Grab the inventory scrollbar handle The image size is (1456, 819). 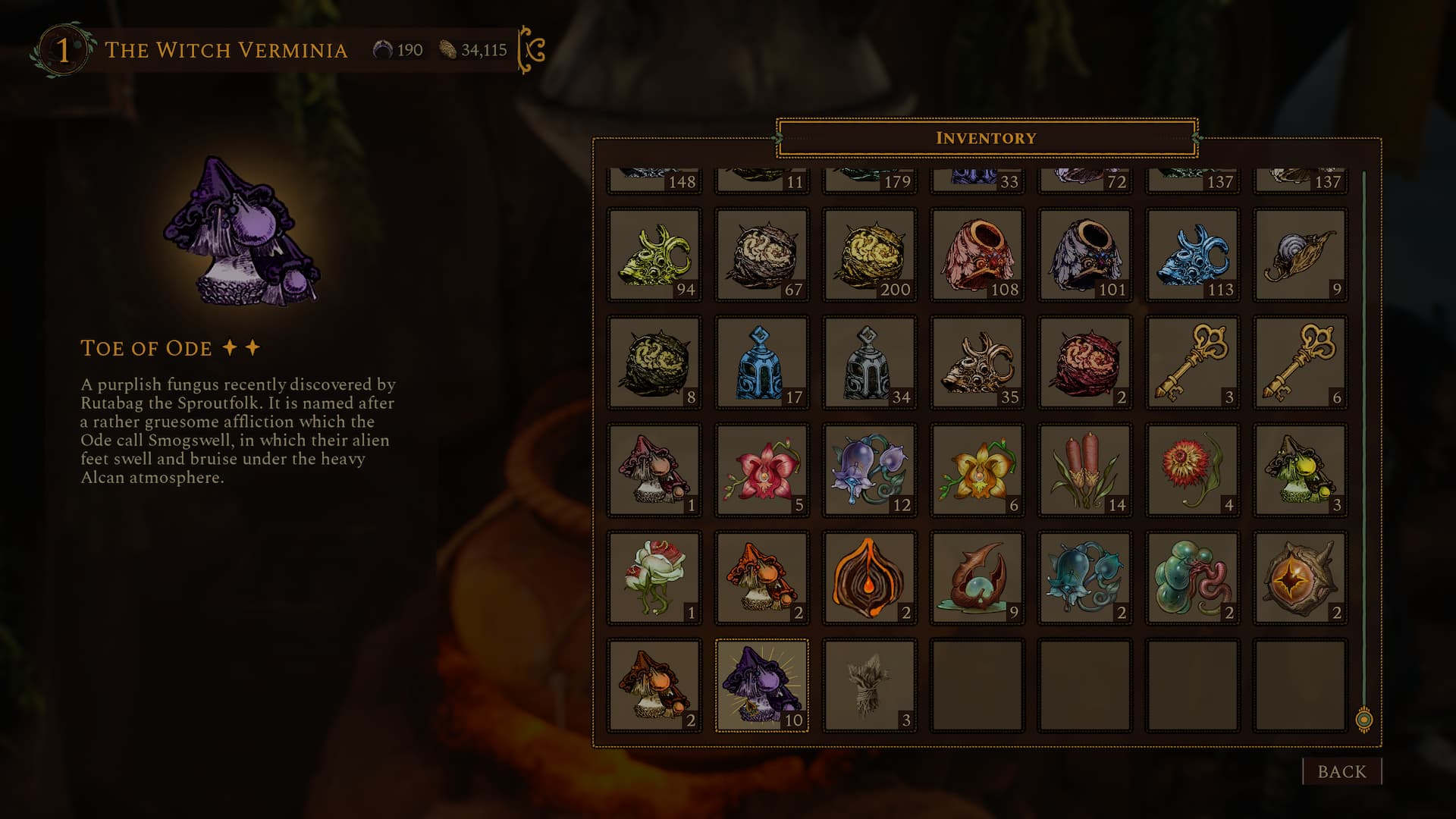(x=1363, y=719)
